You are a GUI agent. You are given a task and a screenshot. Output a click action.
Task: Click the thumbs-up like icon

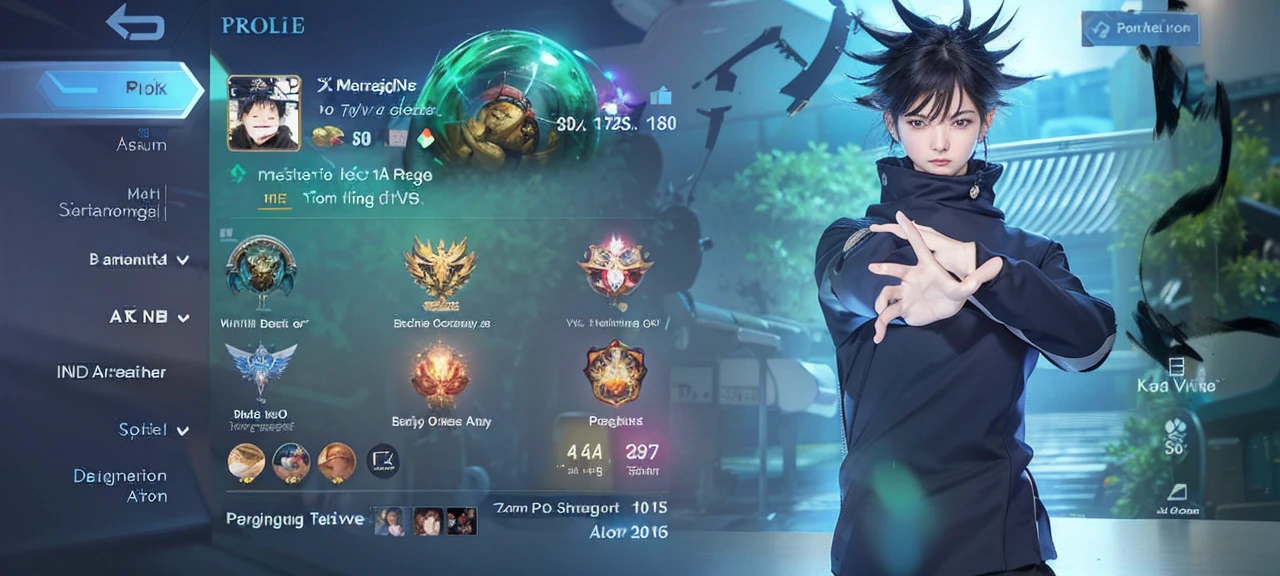pyautogui.click(x=660, y=97)
